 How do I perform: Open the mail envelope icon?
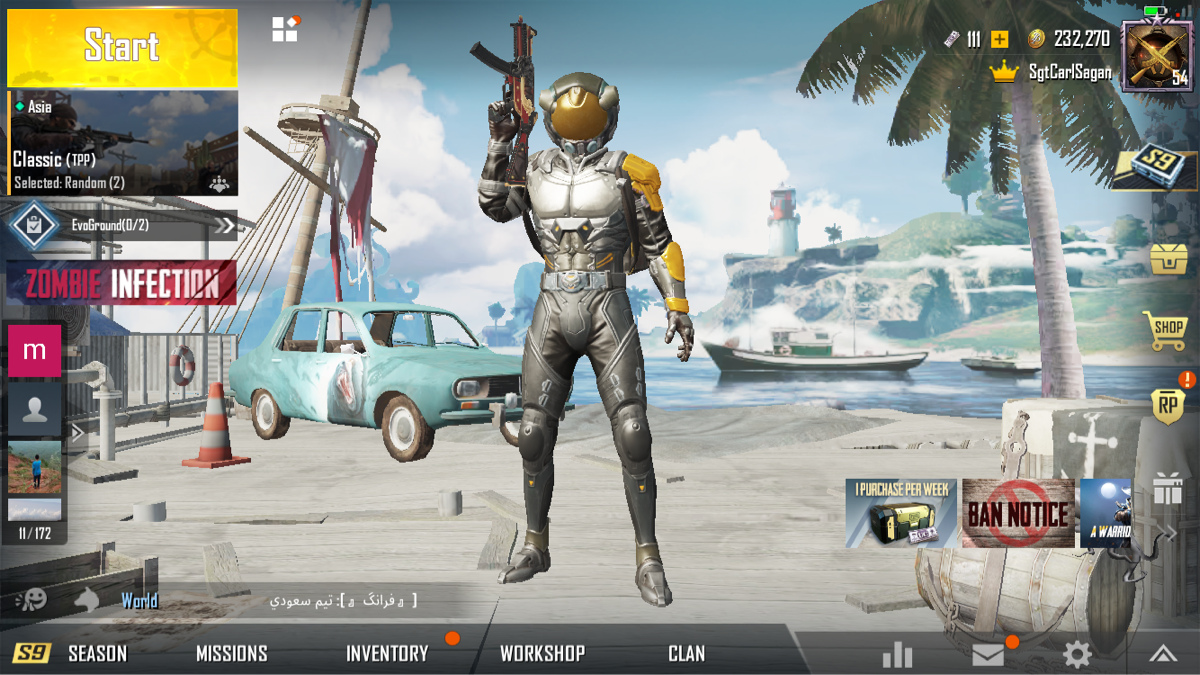point(988,654)
